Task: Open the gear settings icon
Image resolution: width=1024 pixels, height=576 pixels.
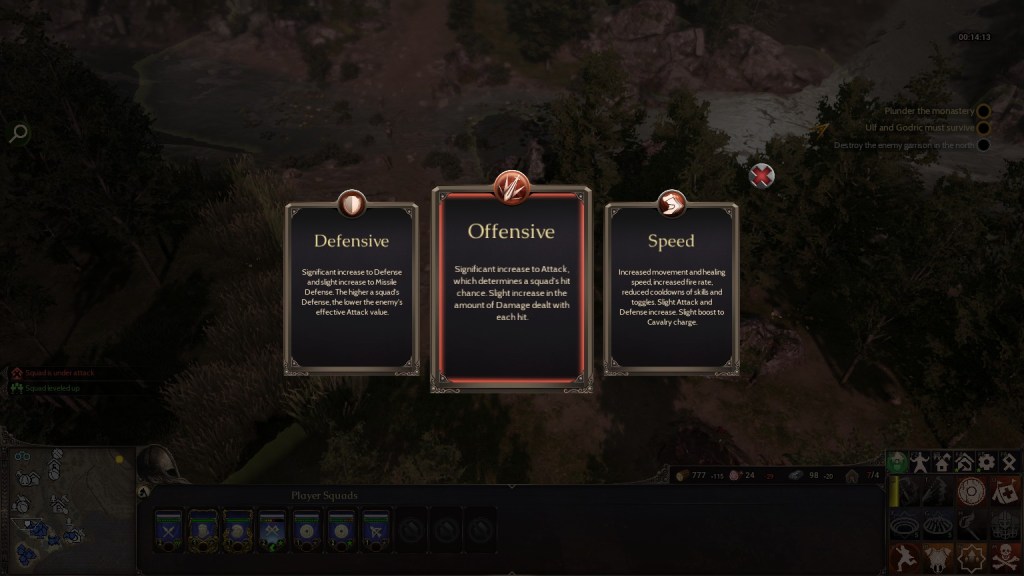Action: click(986, 462)
